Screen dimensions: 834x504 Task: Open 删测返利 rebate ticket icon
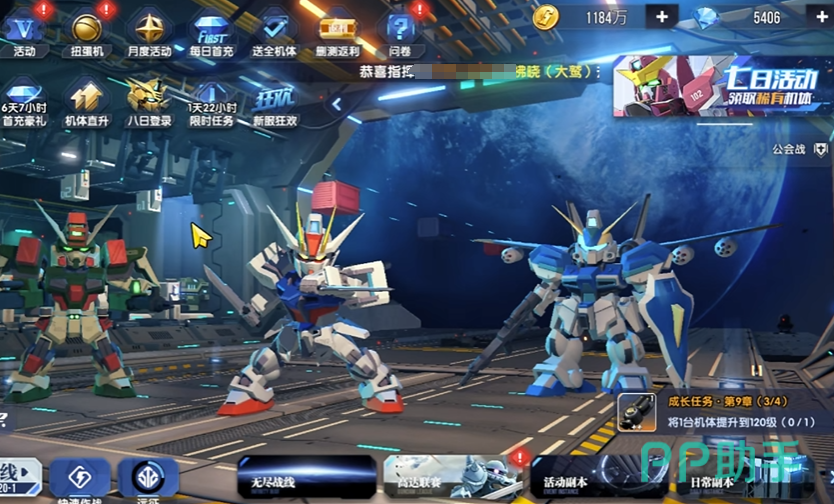pyautogui.click(x=336, y=31)
